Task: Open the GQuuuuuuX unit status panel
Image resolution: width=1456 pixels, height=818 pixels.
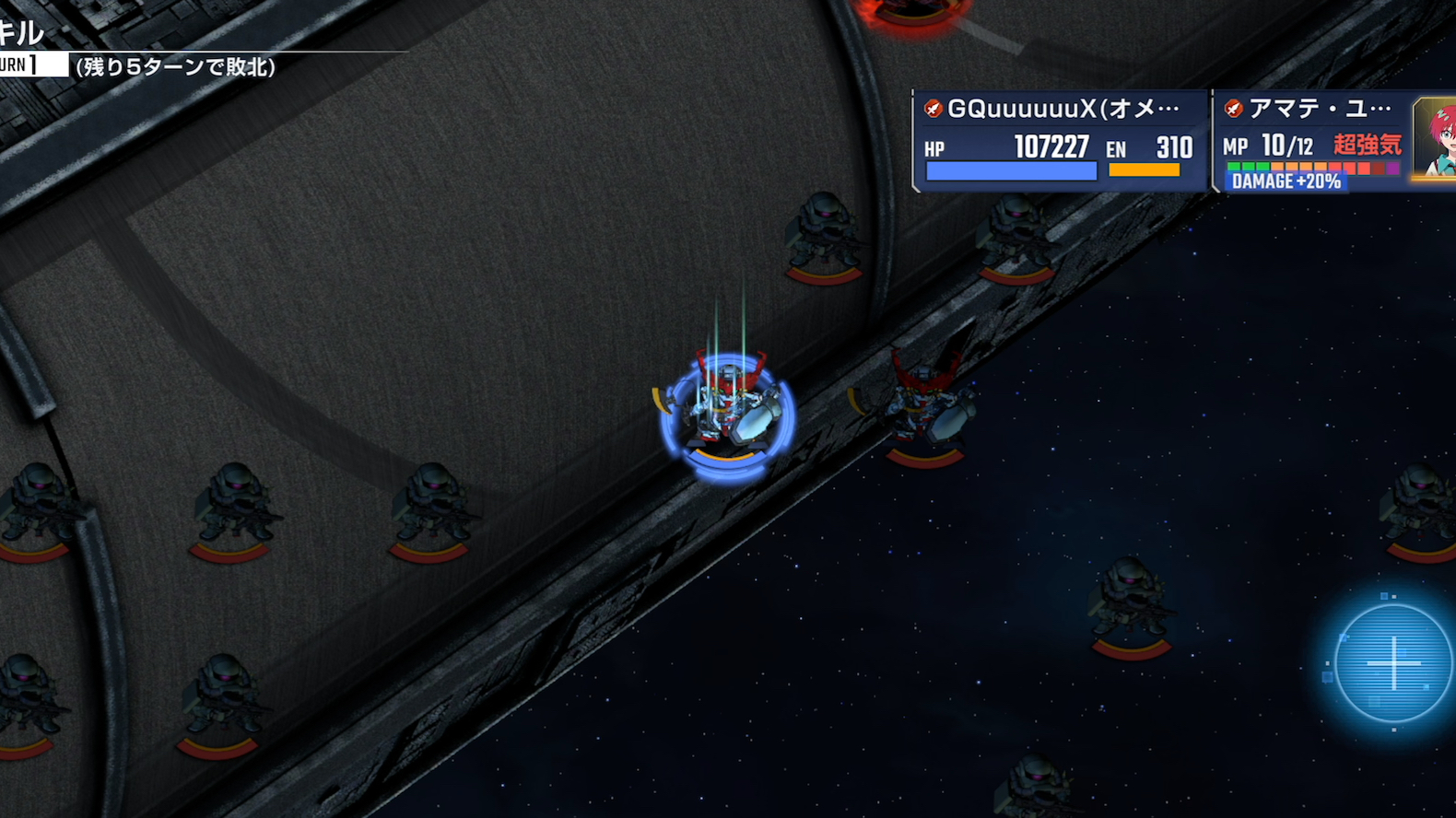Action: 1060,140
